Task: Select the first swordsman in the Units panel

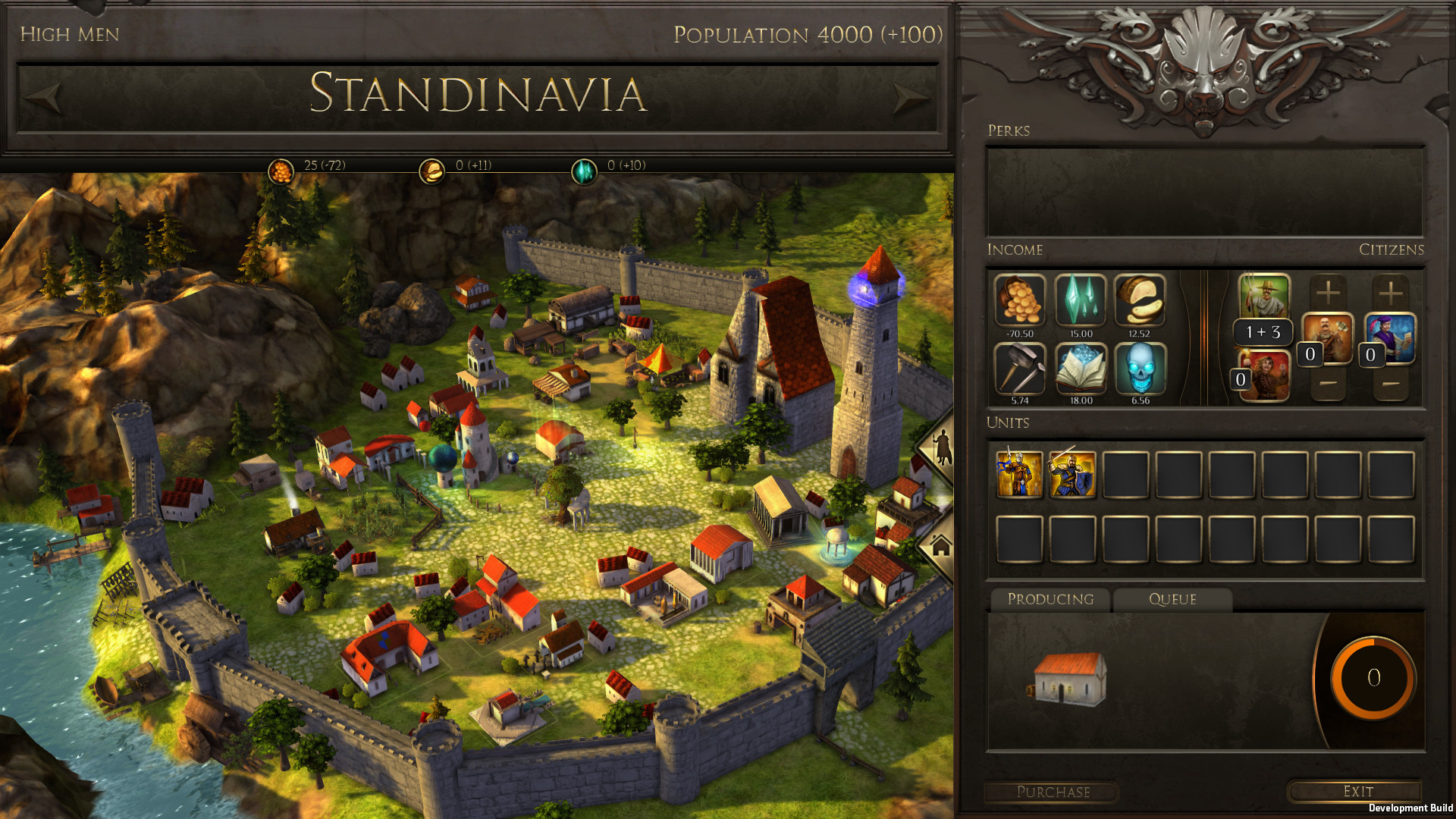Action: pos(1019,474)
